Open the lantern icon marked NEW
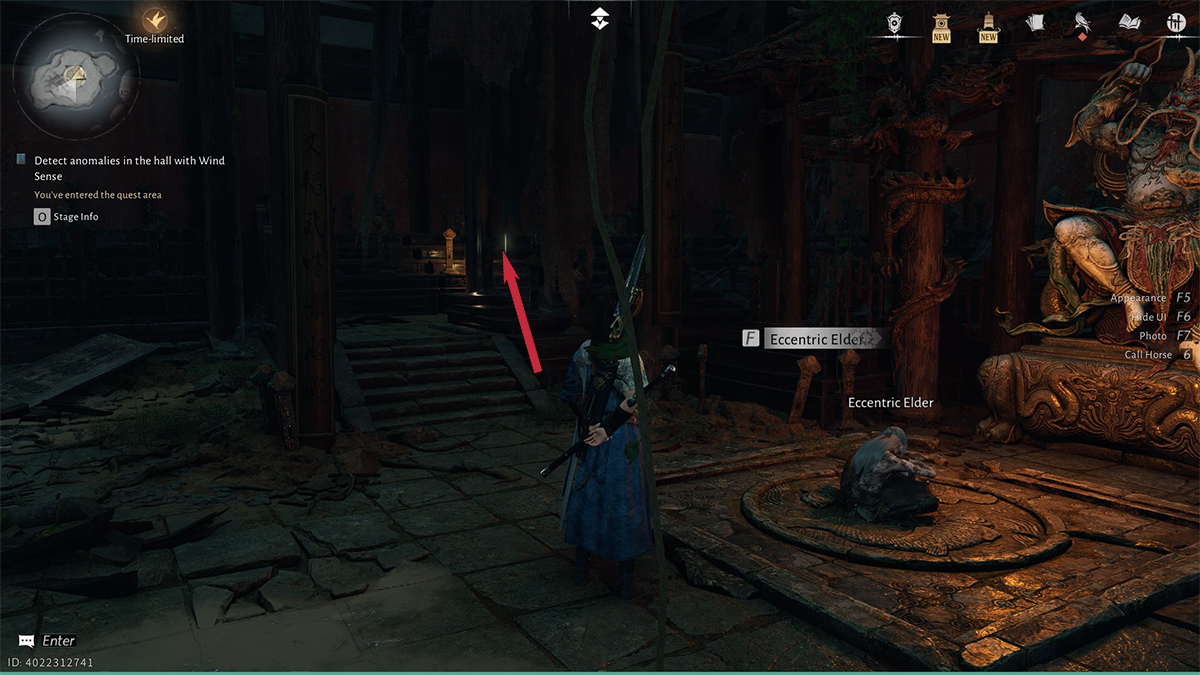This screenshot has width=1200, height=675. click(x=941, y=25)
